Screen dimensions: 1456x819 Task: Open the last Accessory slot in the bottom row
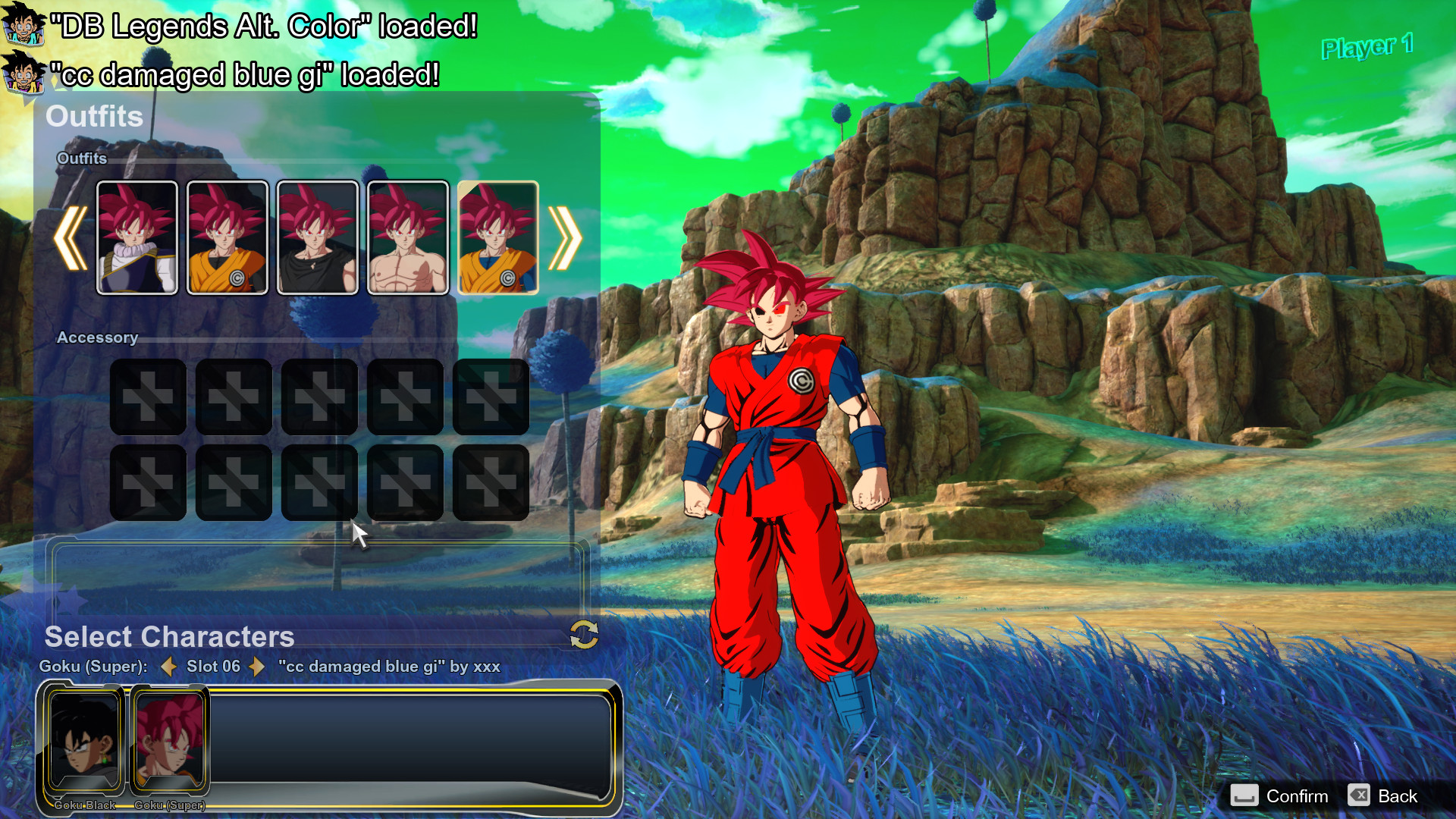(x=491, y=482)
